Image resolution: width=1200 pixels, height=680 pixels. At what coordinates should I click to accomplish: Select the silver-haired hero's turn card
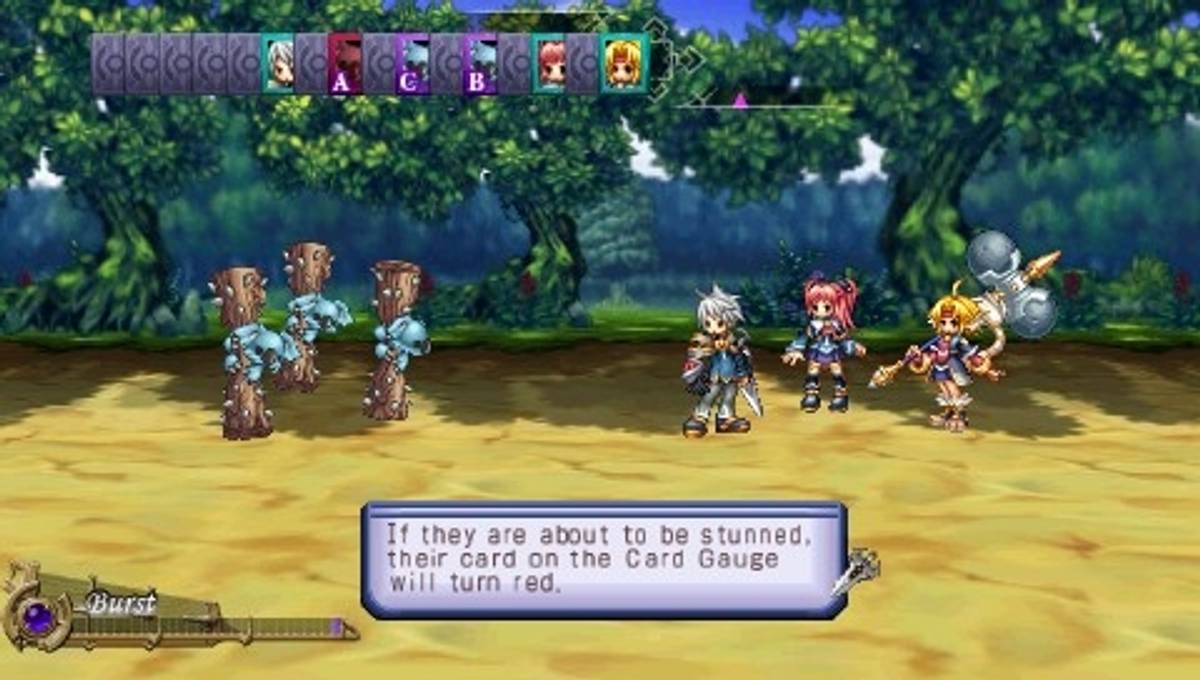pos(278,64)
